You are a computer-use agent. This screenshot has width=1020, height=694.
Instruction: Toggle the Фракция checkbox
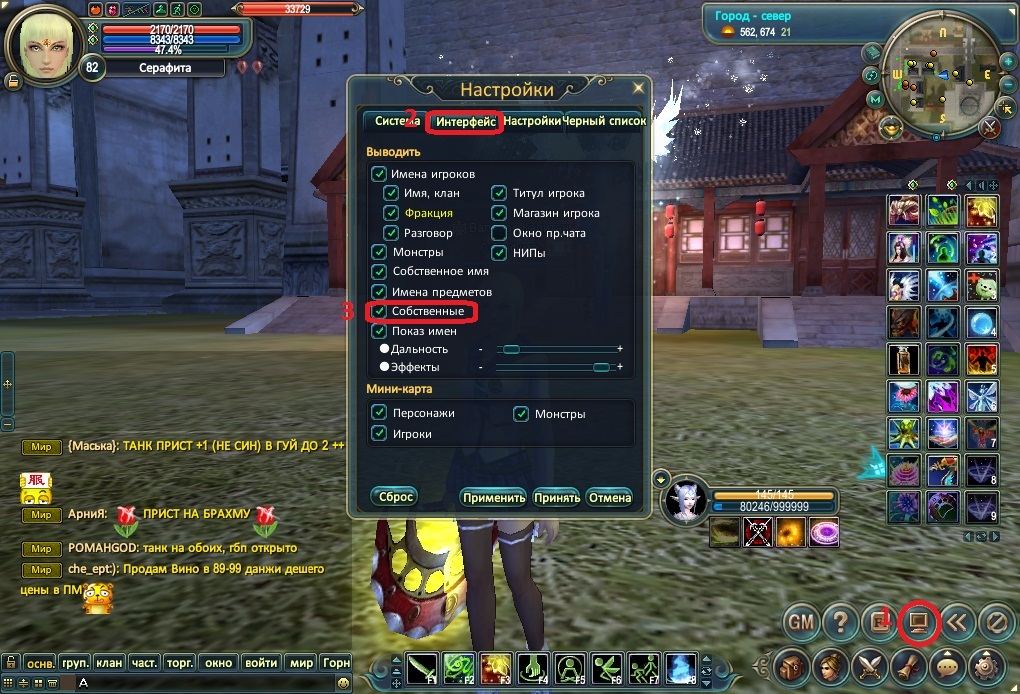click(x=391, y=213)
